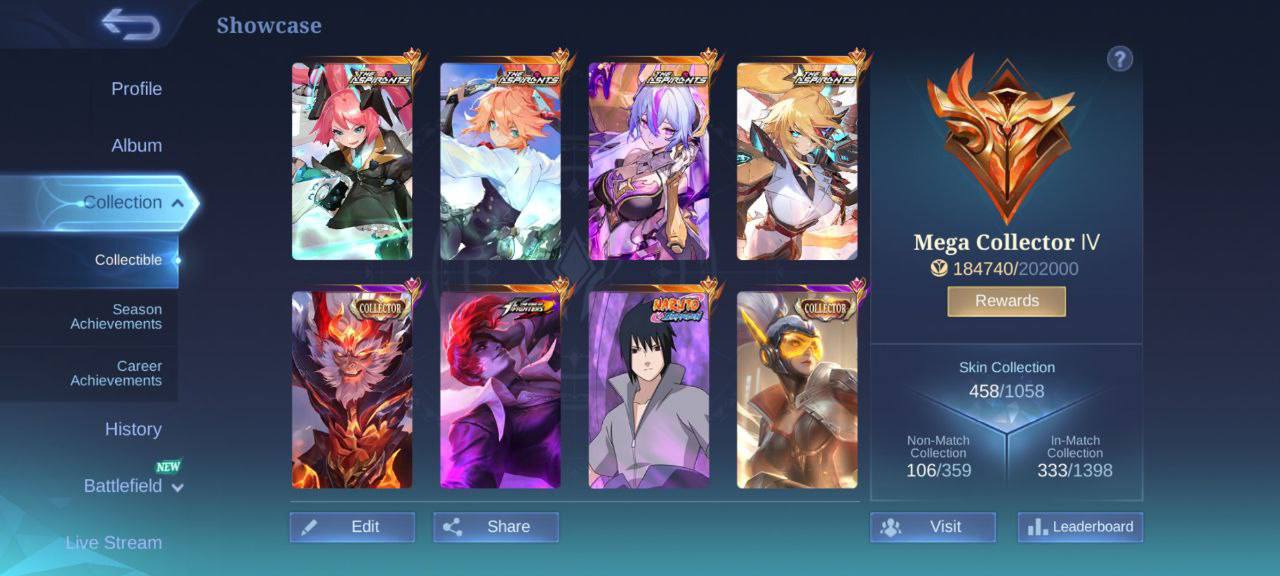Expand the Battlefield menu entry
Screen dimensions: 1280x576
pyautogui.click(x=133, y=486)
